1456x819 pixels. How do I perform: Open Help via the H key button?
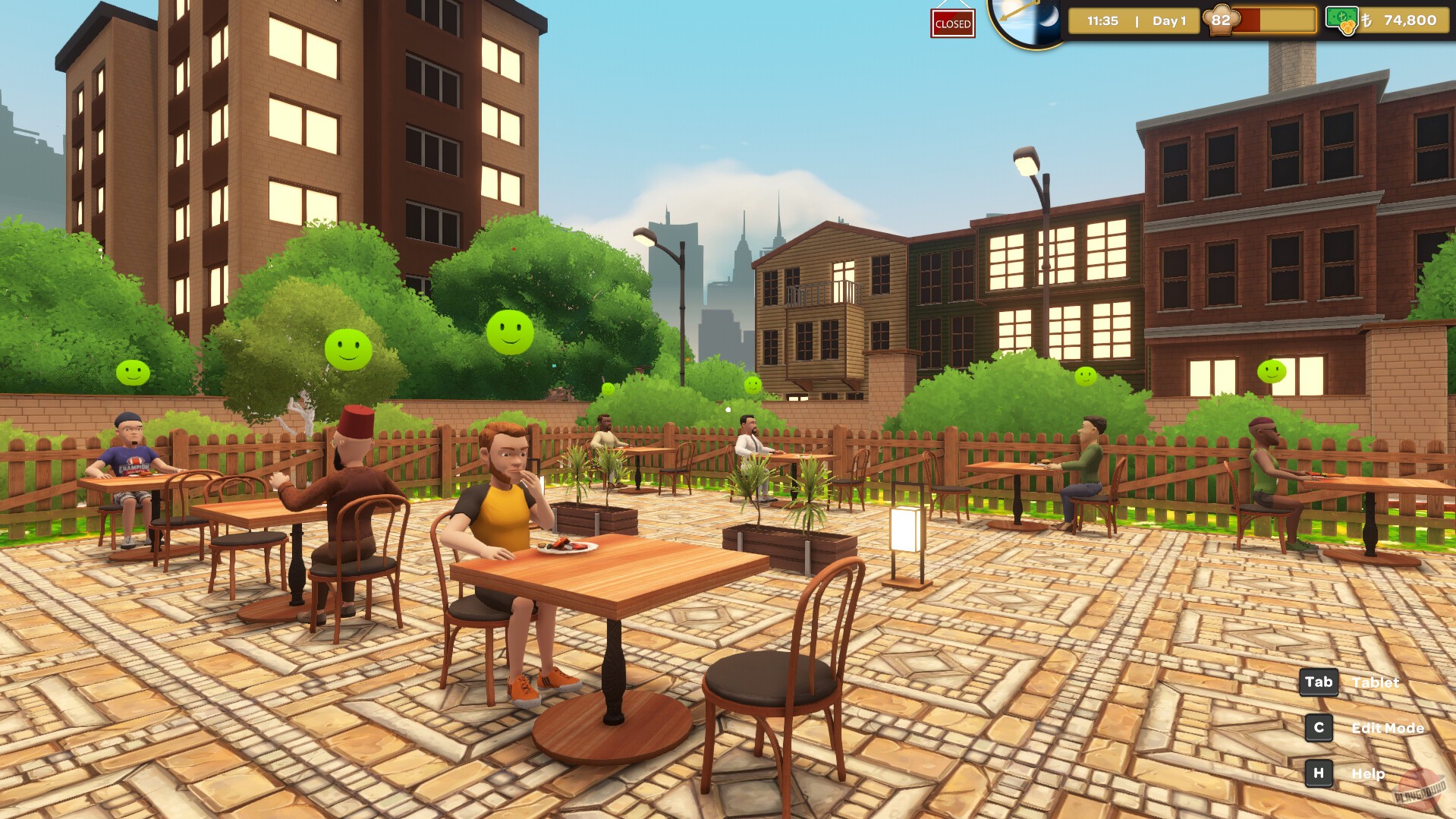(x=1319, y=773)
